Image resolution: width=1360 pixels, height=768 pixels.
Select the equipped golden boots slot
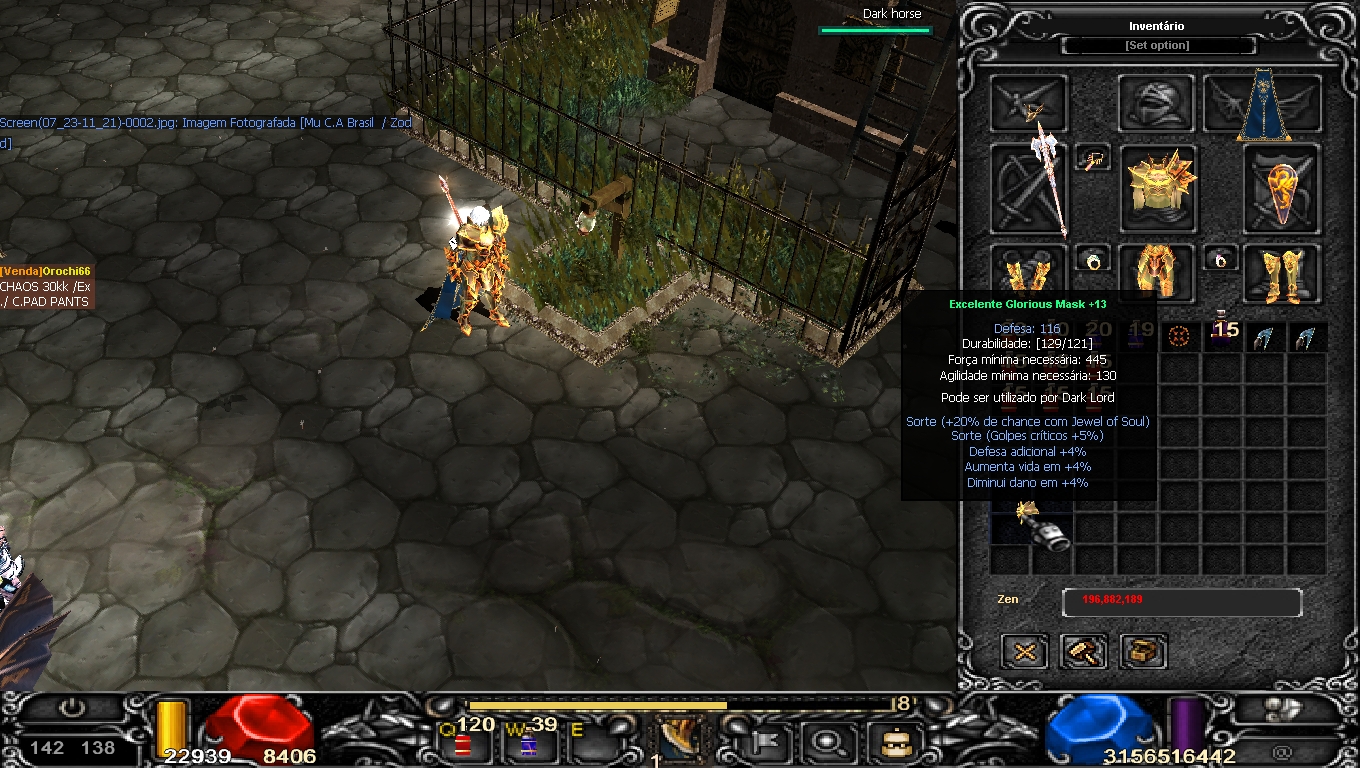(1282, 273)
